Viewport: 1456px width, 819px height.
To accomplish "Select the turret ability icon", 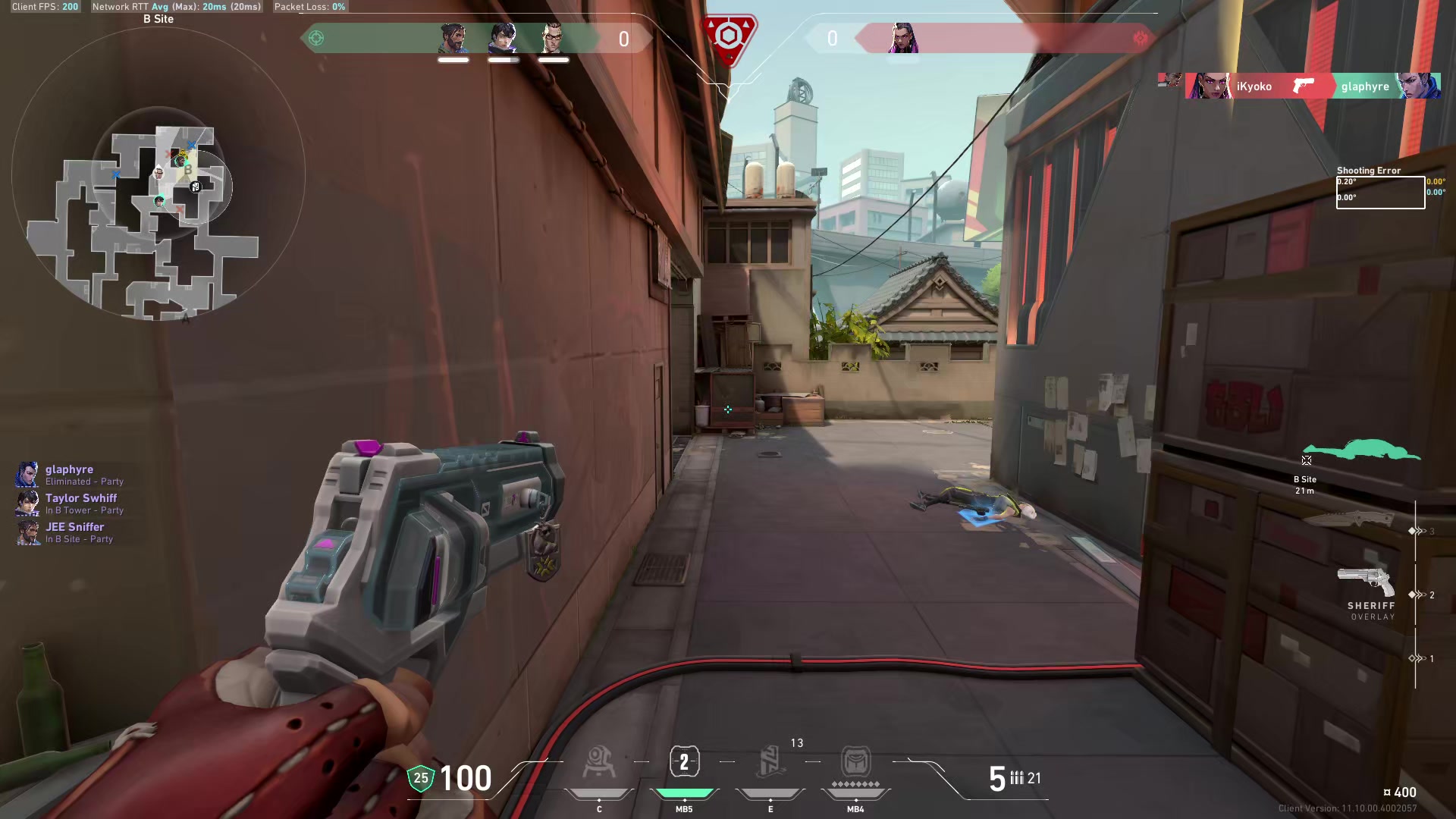I will [598, 762].
